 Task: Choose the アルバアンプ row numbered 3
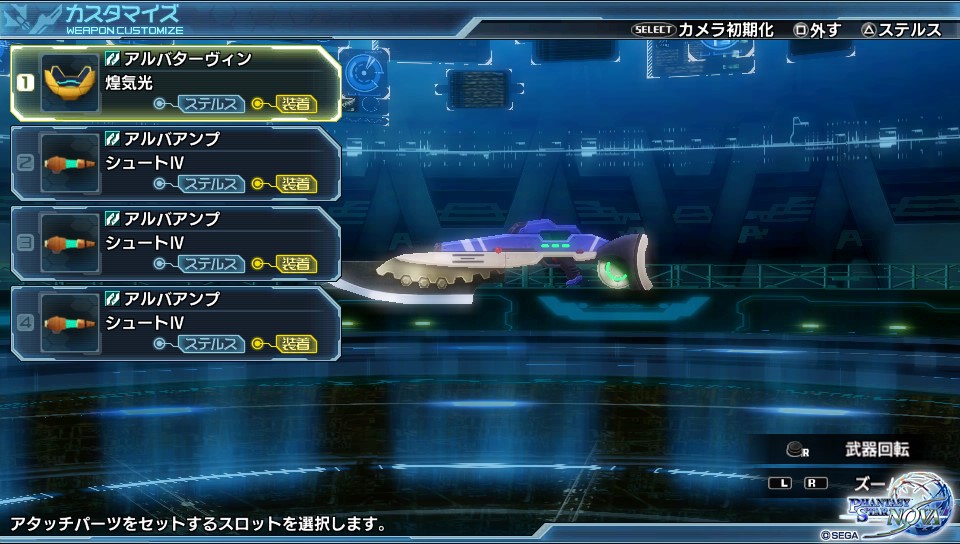coord(176,243)
